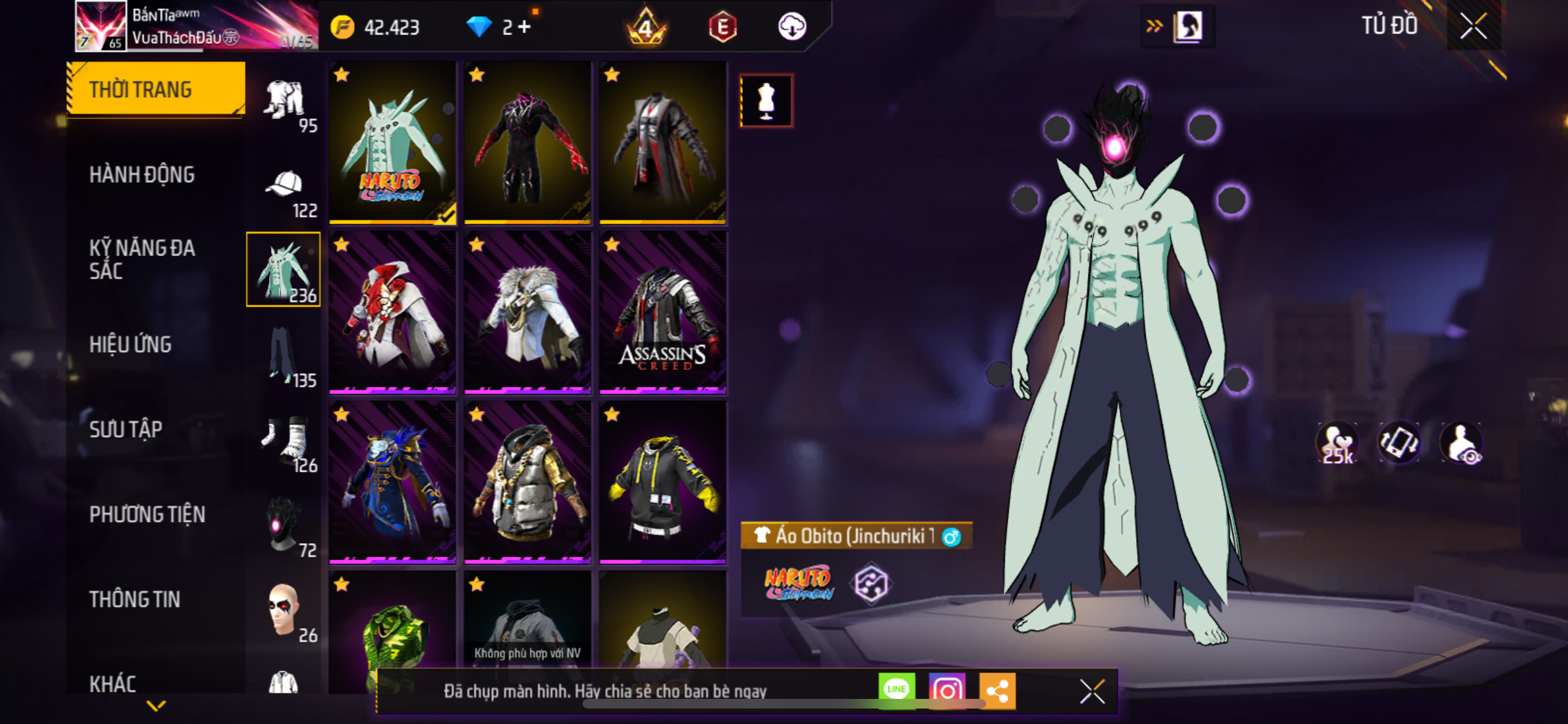Select the Naruto Obito top thumbnail
Screen dimensions: 1568x724
393,143
